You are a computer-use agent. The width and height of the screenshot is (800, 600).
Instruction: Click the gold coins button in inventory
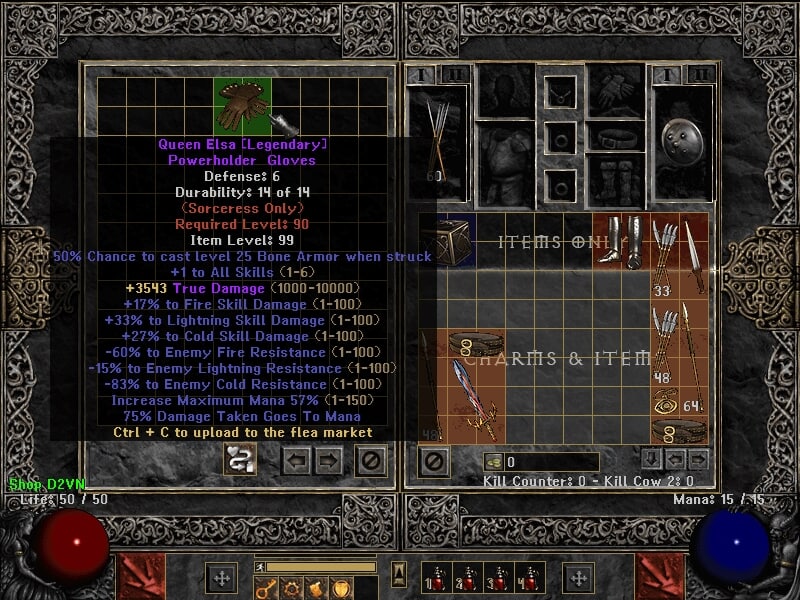(x=493, y=462)
